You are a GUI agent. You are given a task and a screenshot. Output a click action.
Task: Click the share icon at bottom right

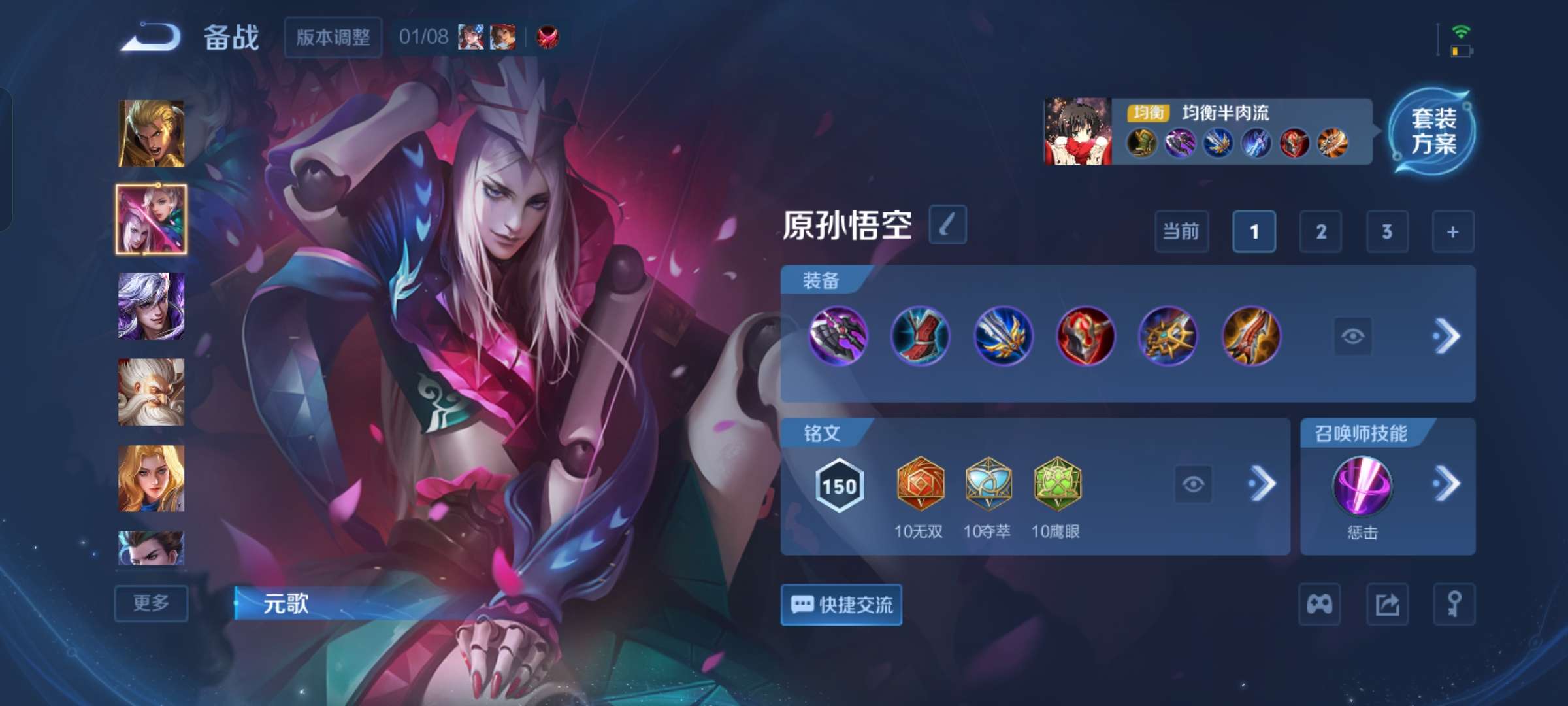coord(1389,605)
